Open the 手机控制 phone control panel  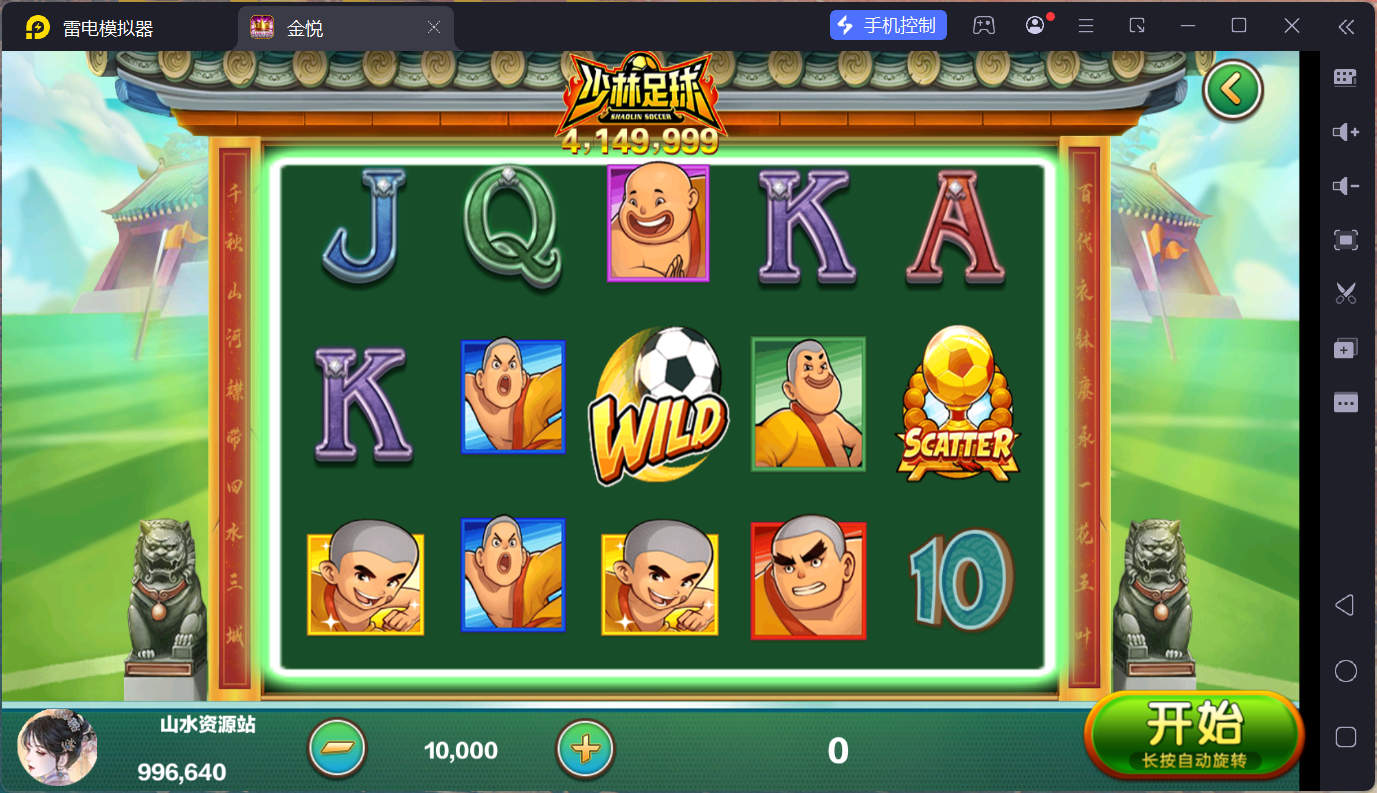888,26
